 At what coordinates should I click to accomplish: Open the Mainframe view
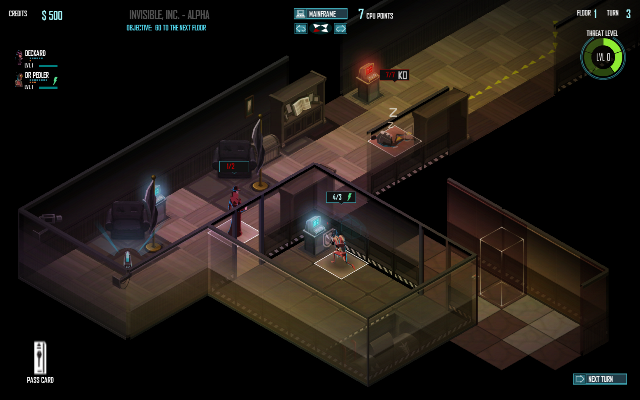321,14
